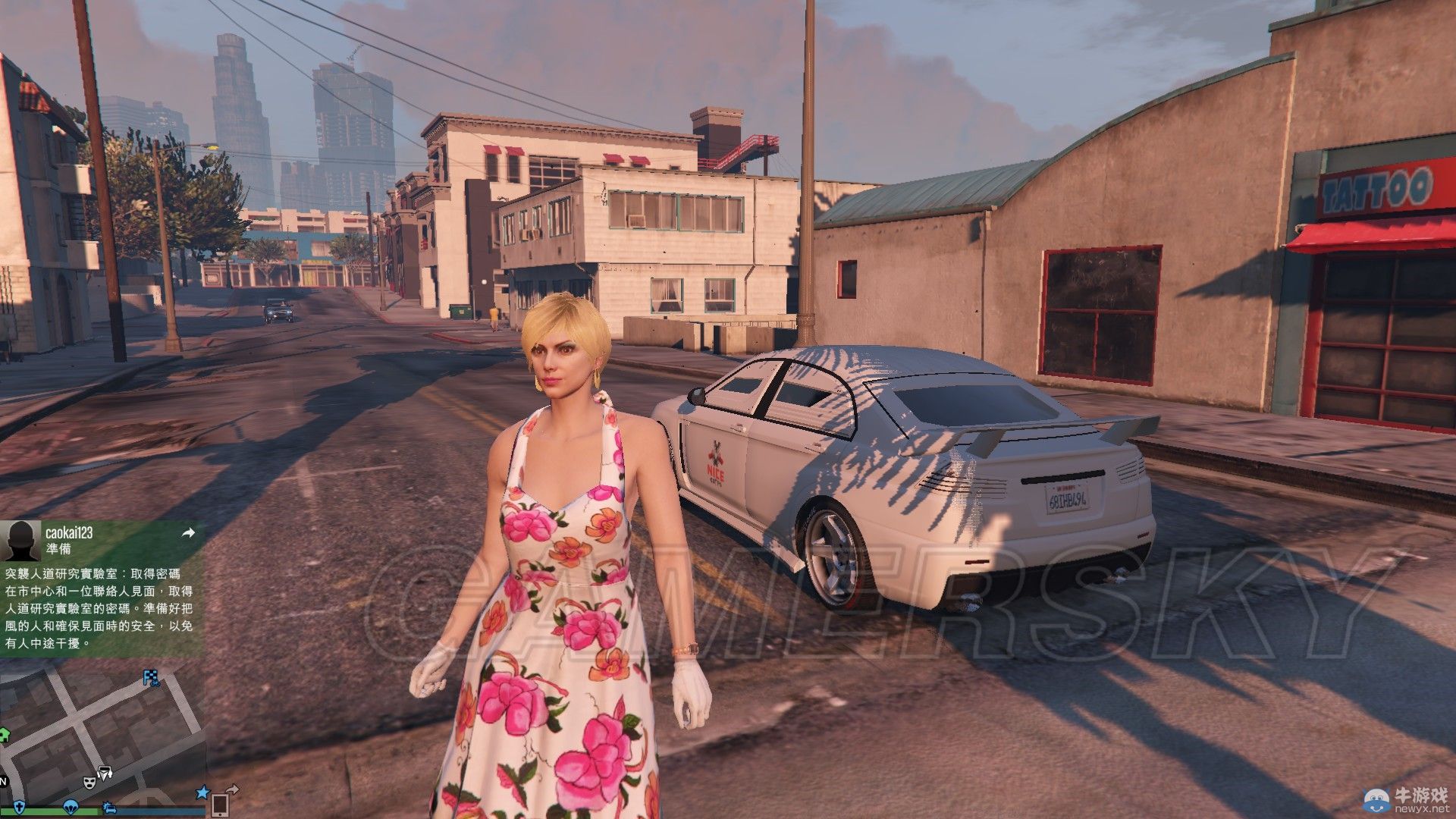Select the theater masks shop icon on the minimap
The width and height of the screenshot is (1456, 819).
point(89,783)
